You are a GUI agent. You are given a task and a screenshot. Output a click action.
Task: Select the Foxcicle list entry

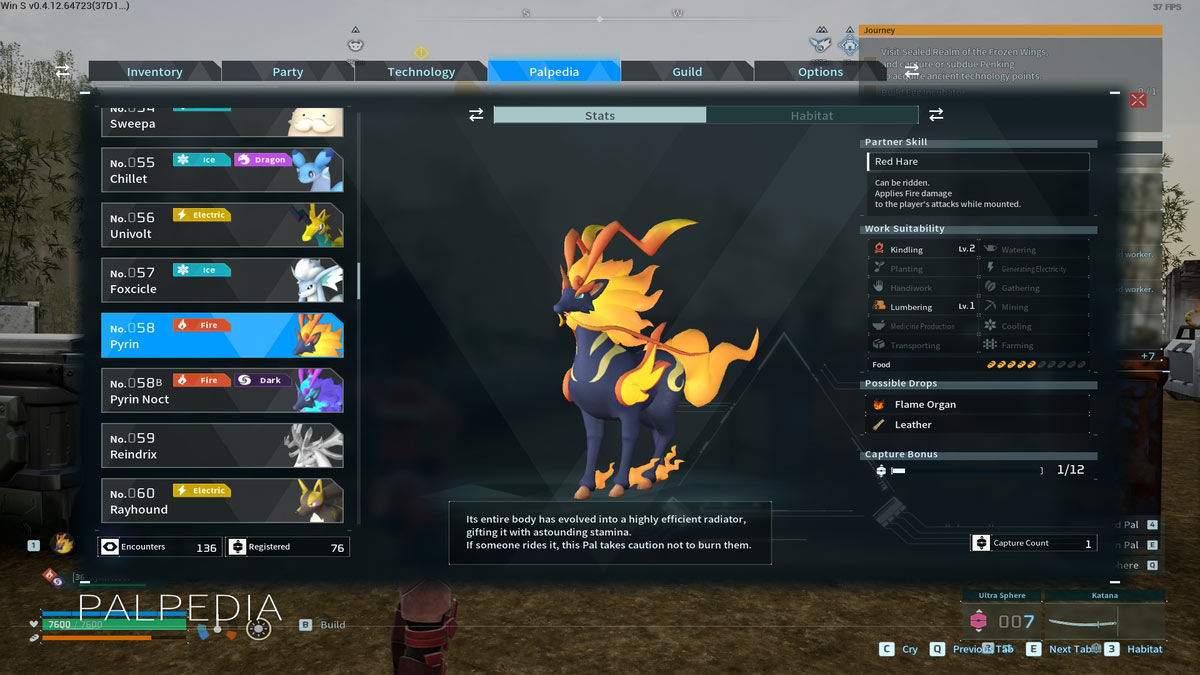coord(222,280)
